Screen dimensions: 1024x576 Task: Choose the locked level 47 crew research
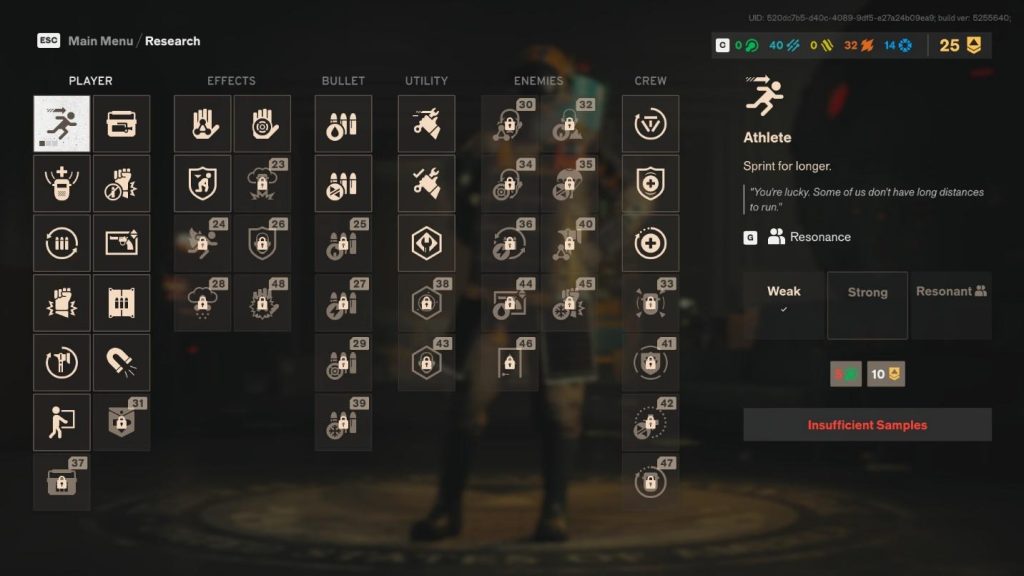(650, 482)
